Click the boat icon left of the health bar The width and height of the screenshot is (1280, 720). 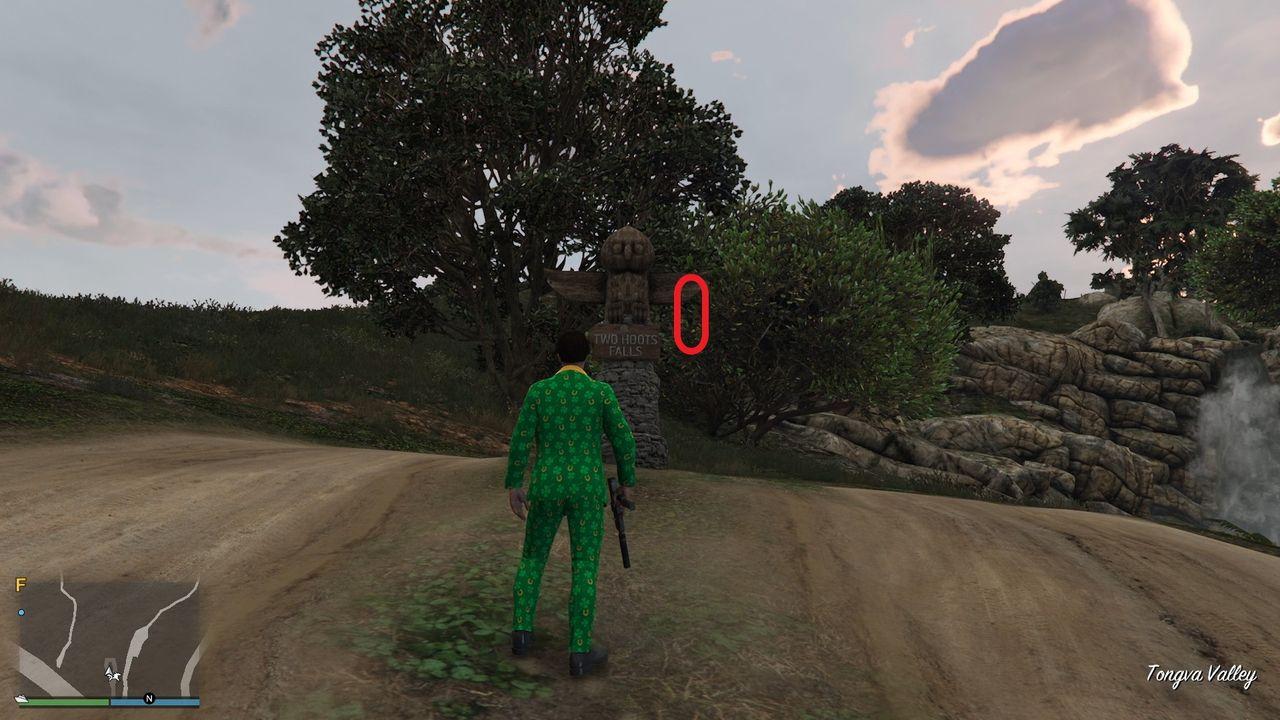21,699
